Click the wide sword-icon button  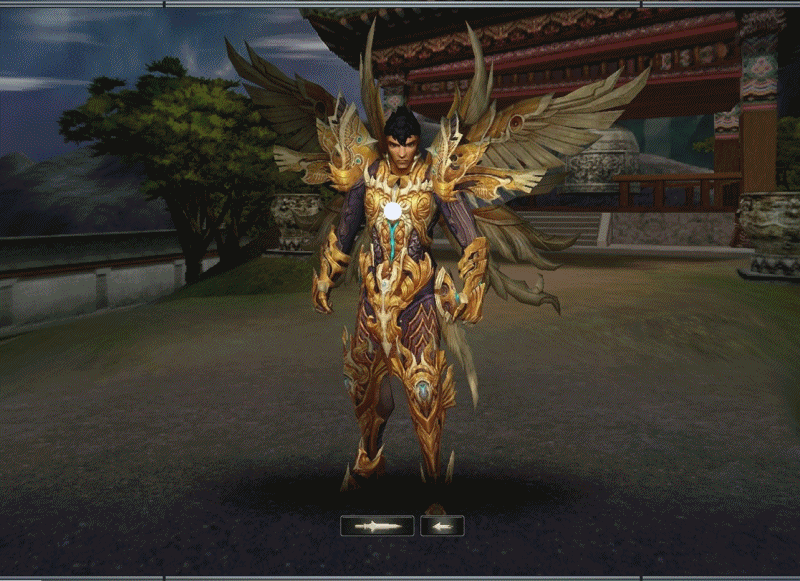[x=377, y=526]
